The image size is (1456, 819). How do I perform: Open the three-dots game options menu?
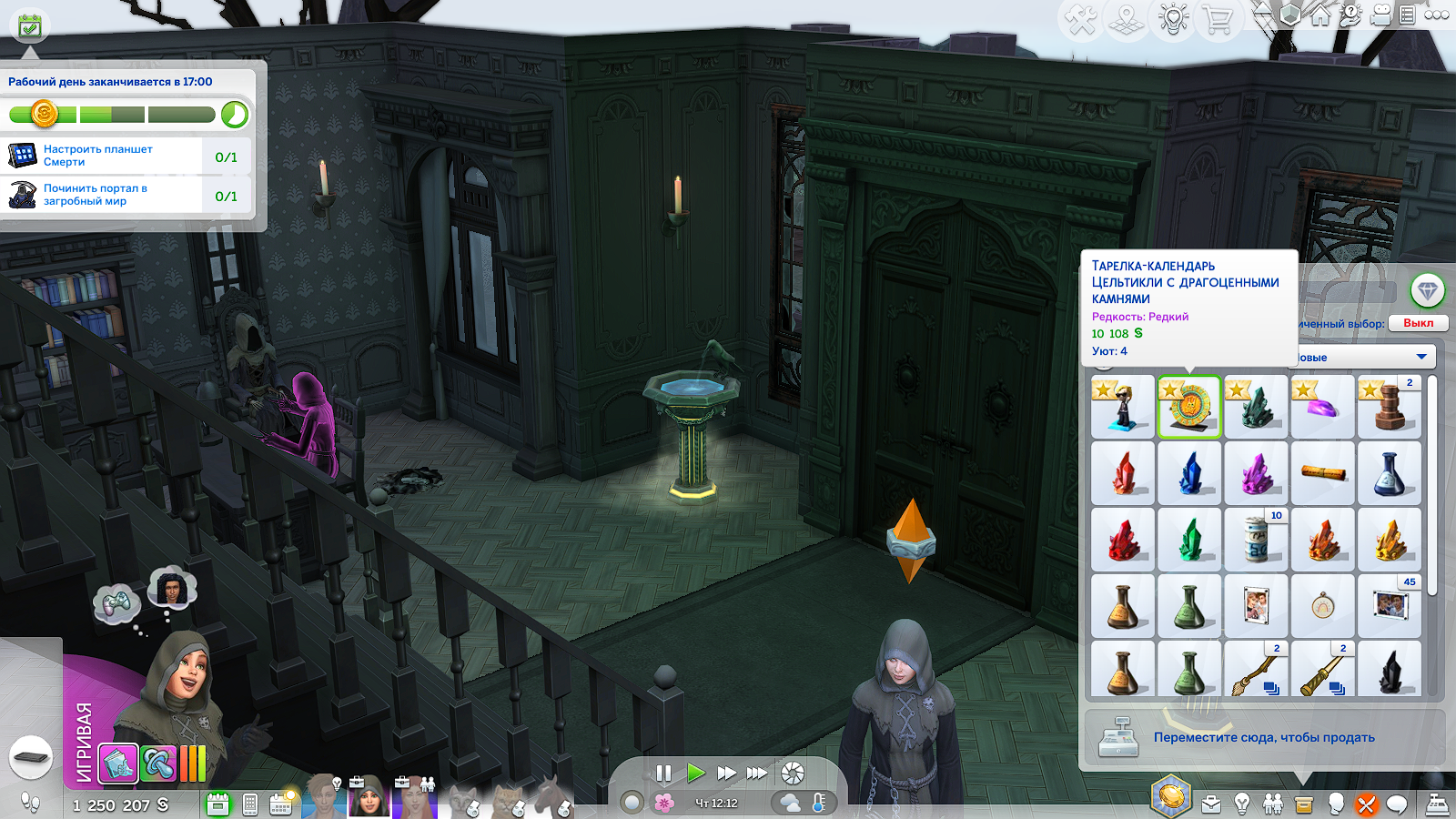1437,15
